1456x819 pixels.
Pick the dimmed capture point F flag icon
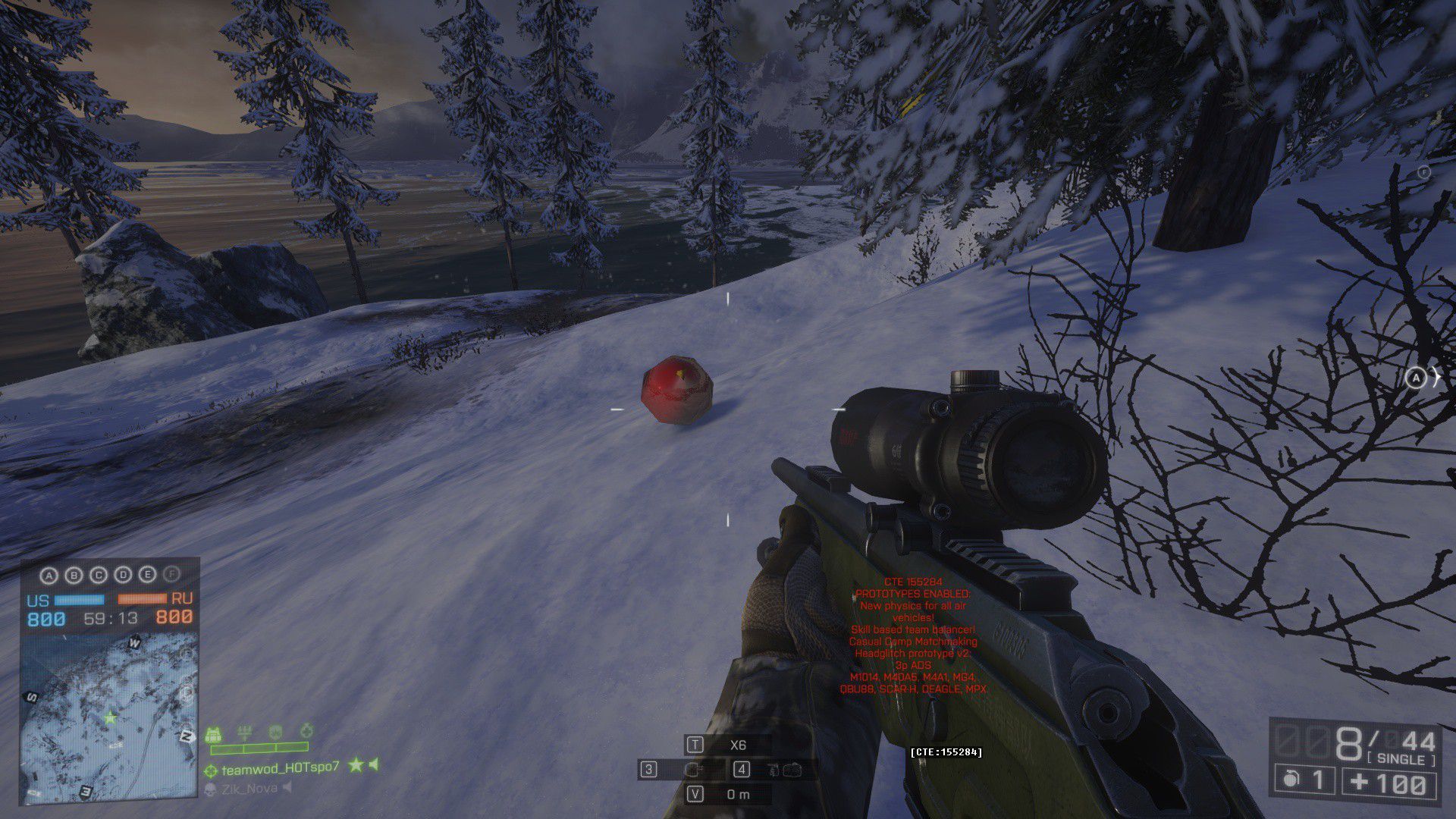(173, 576)
